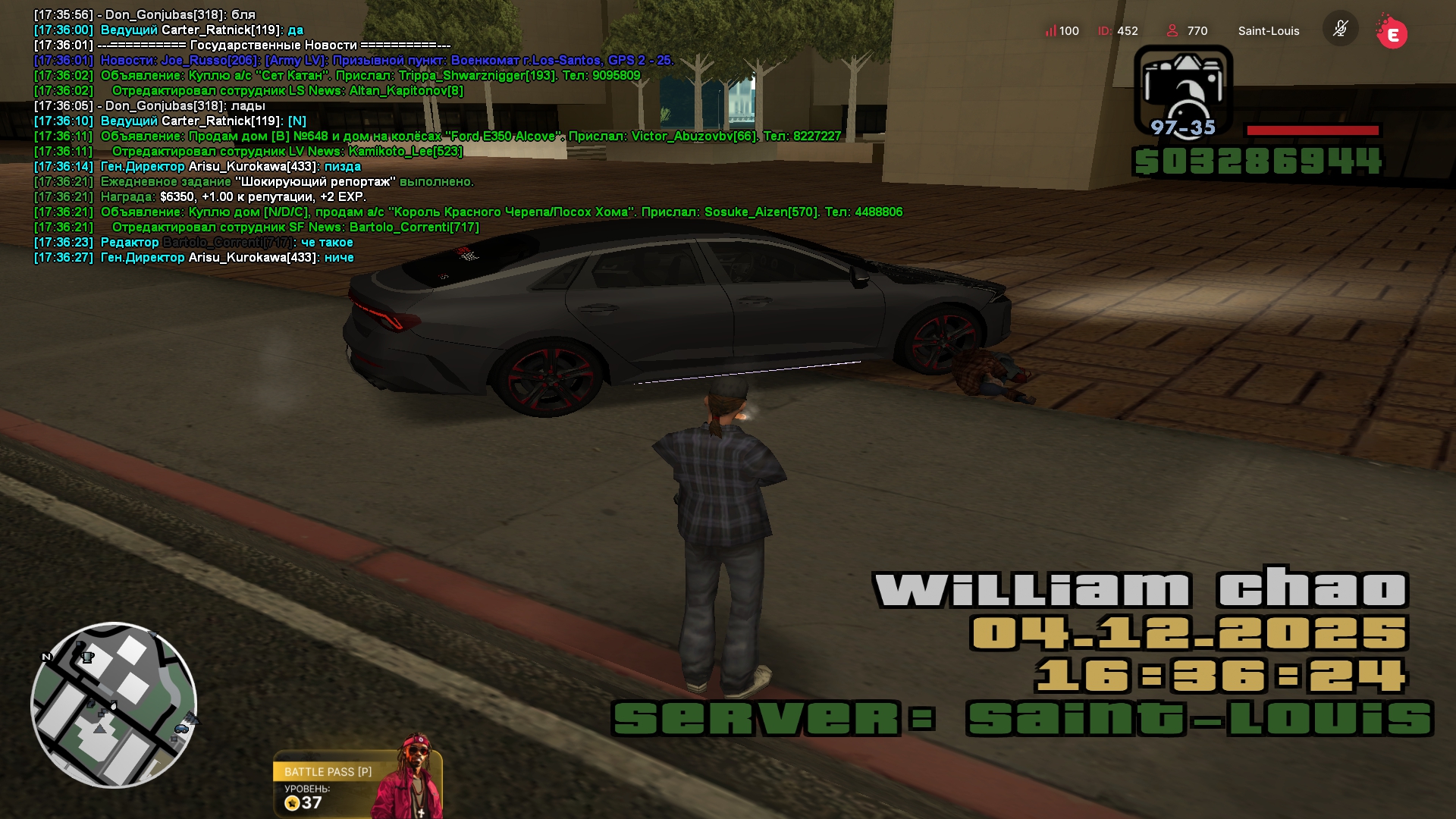Toggle the muted microphone icon

coord(1340,29)
